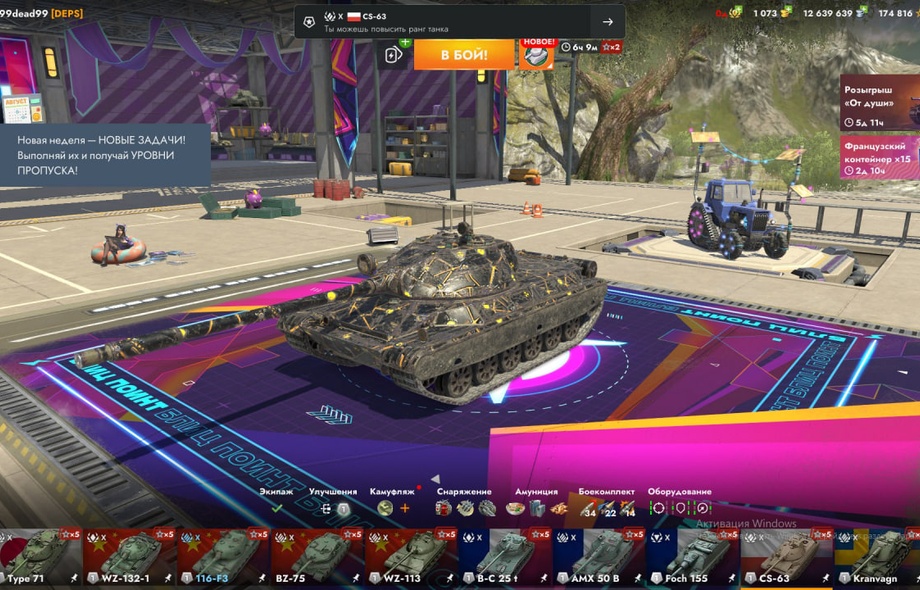Open the «Снаряжение» consumables slots
This screenshot has width=920, height=590.
[x=465, y=508]
